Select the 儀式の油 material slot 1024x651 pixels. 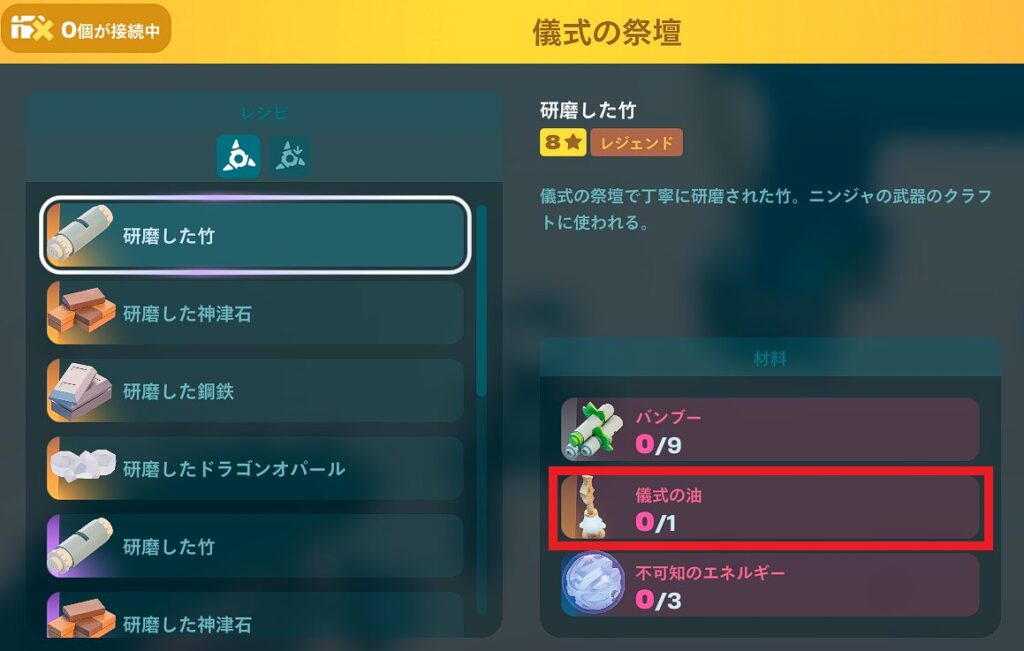click(769, 509)
